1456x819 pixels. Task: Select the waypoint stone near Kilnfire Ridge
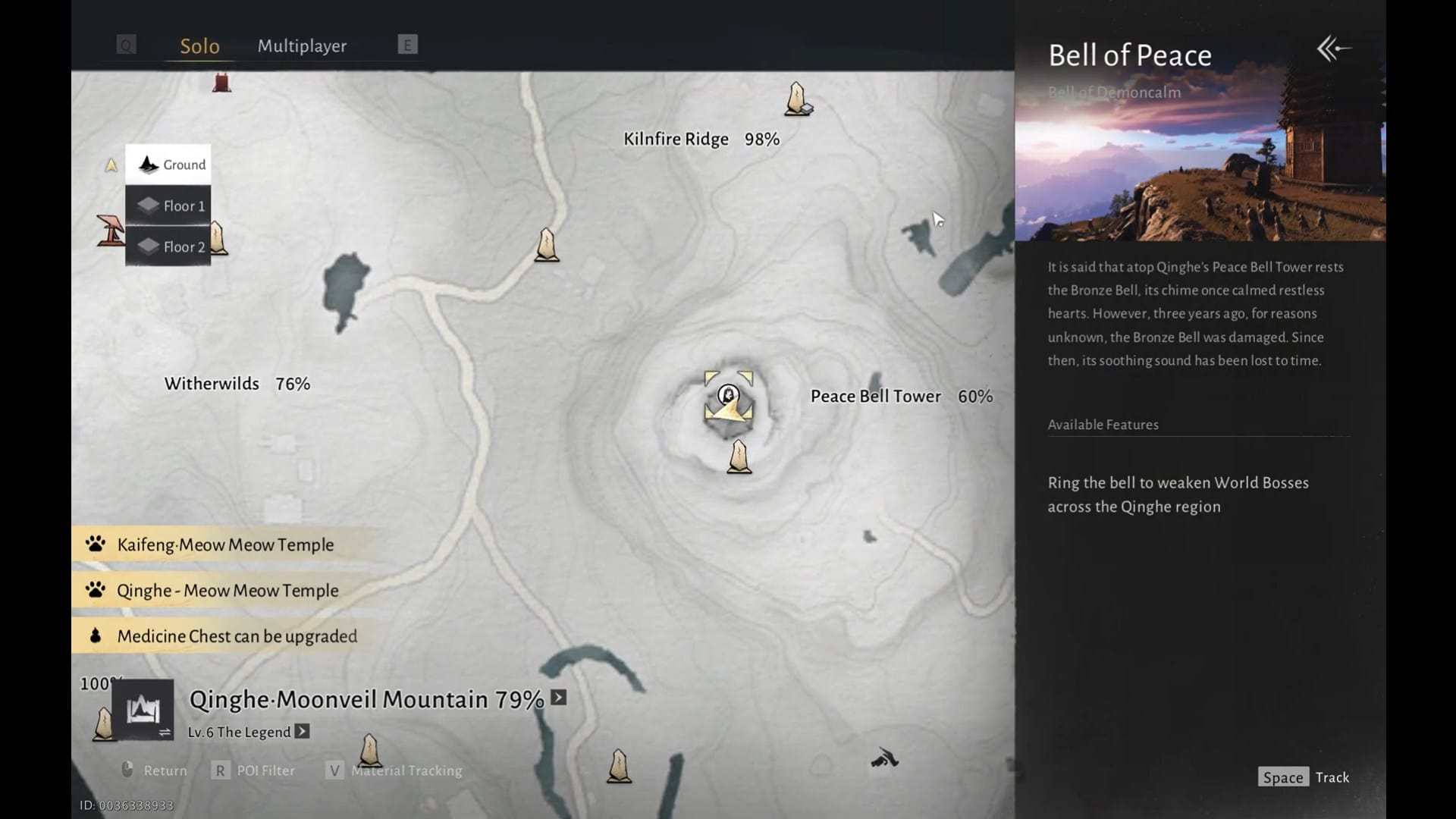(797, 99)
